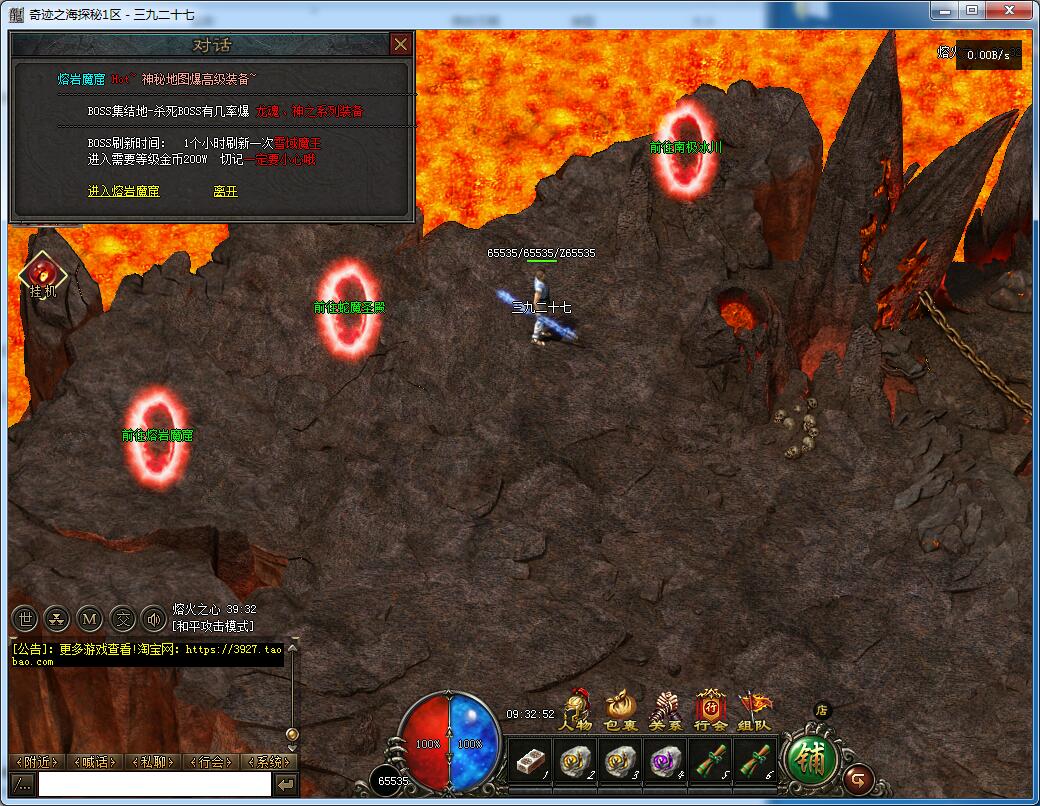Use the white brick item in slot 1

(530, 761)
